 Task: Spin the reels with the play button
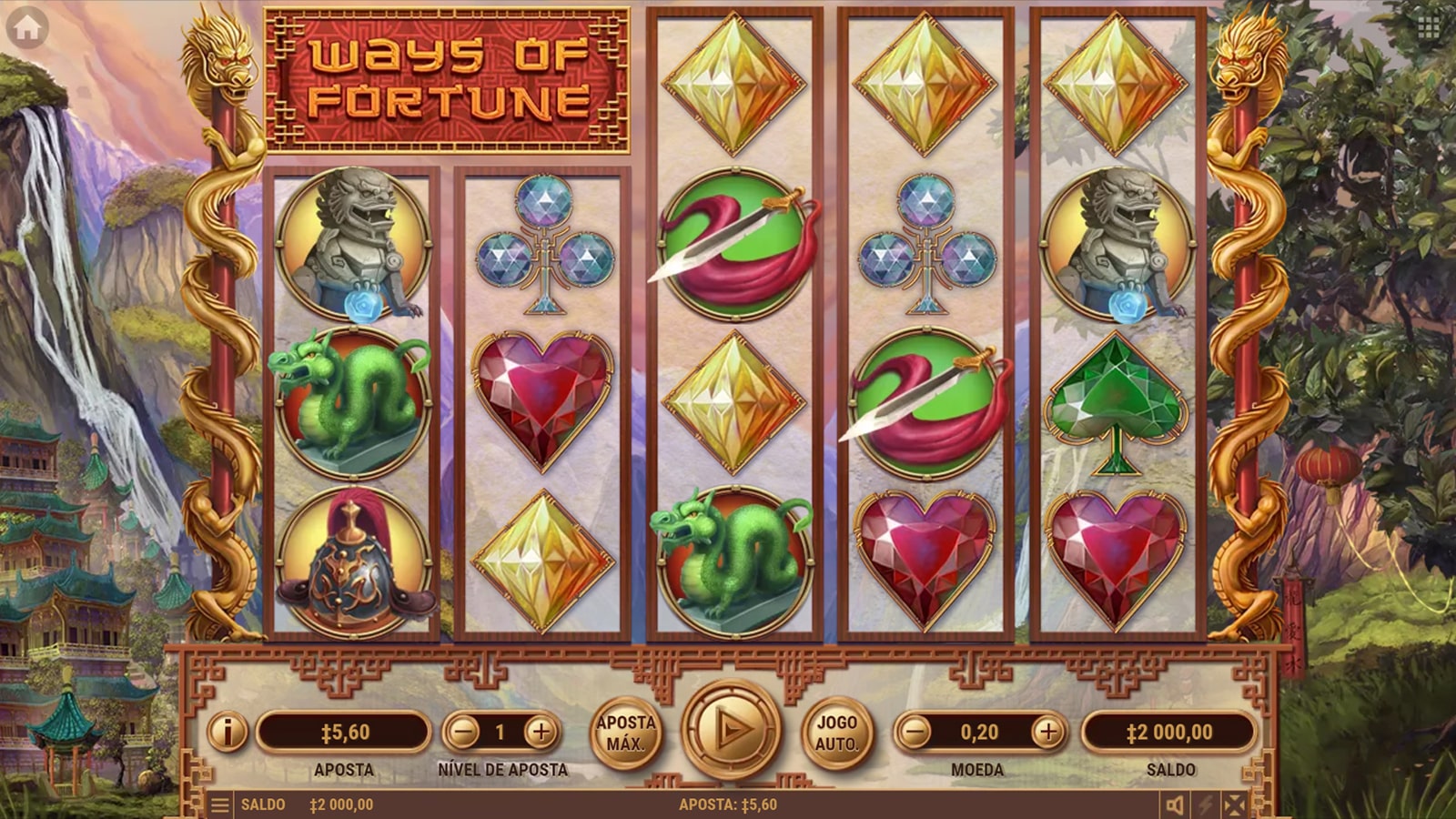click(x=731, y=729)
